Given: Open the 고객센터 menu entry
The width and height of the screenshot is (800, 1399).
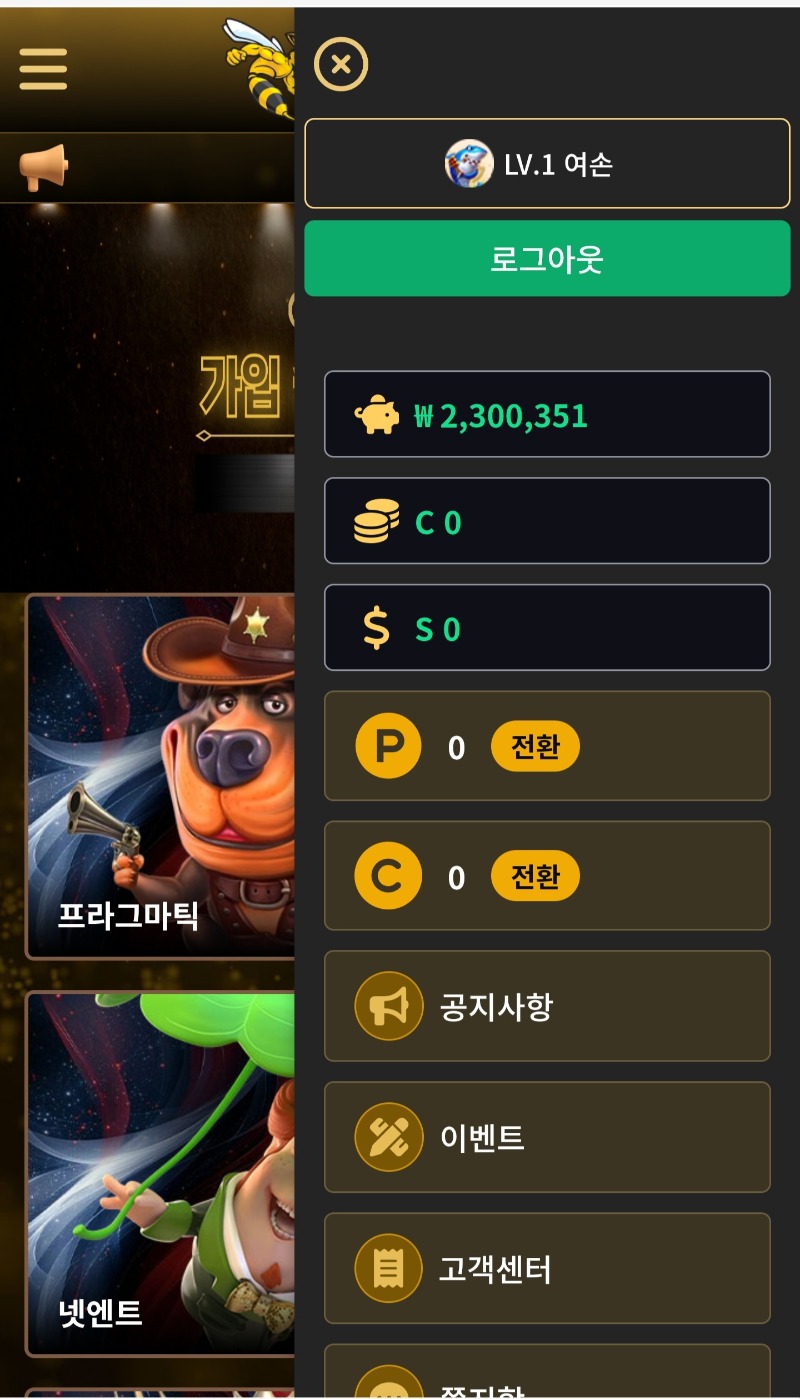Looking at the screenshot, I should coord(547,1269).
